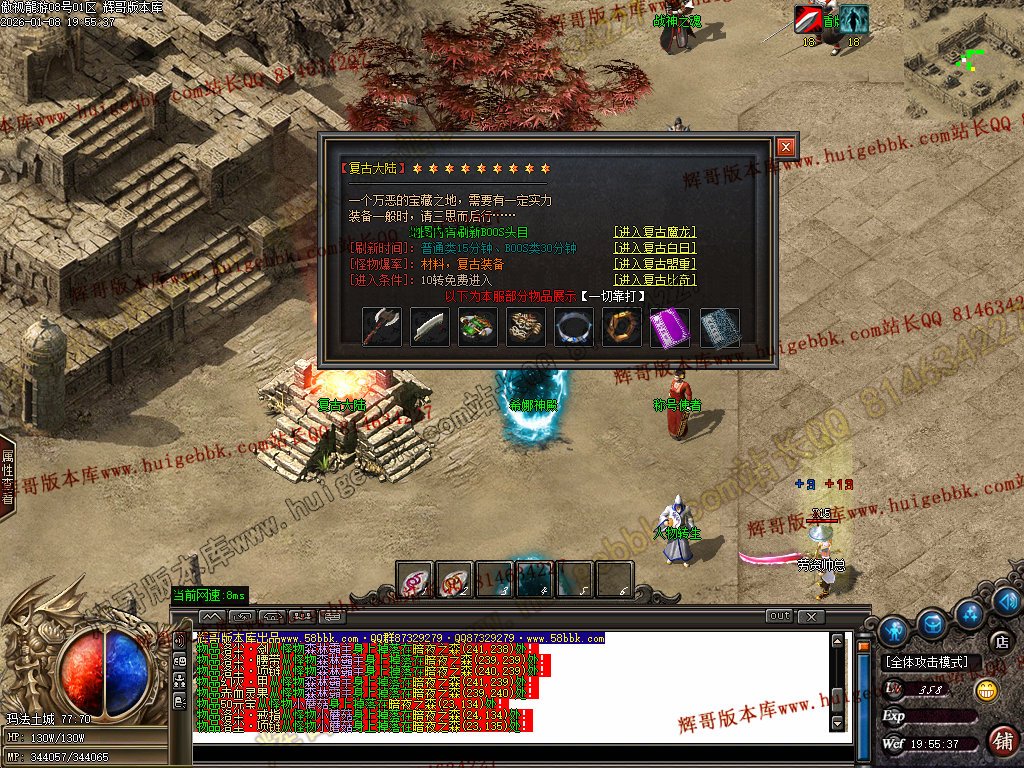Viewport: 1024px width, 768px height.
Task: Inspect the grey-blue book showcase item
Action: pyautogui.click(x=719, y=327)
